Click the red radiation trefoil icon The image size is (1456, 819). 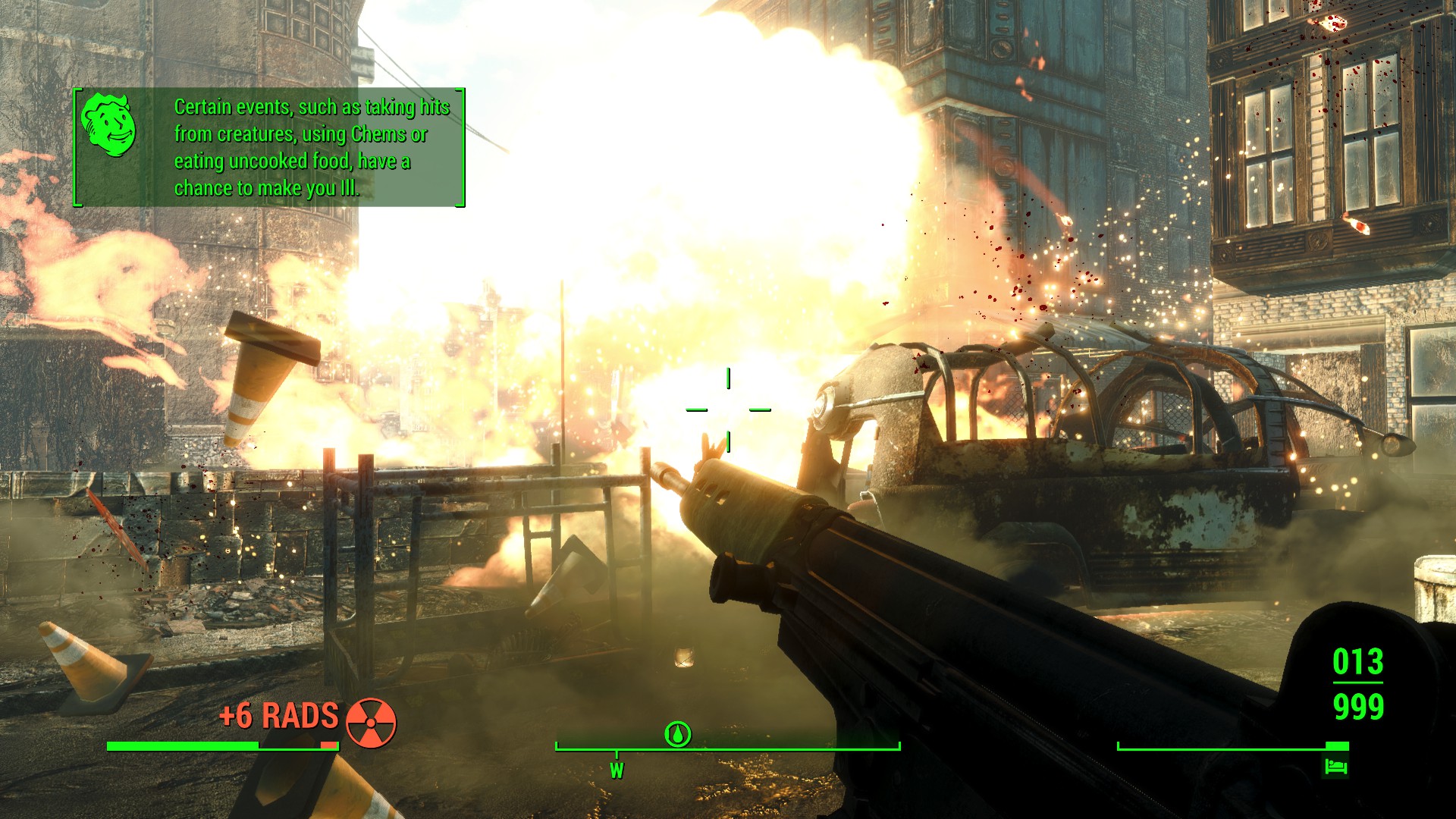point(371,723)
